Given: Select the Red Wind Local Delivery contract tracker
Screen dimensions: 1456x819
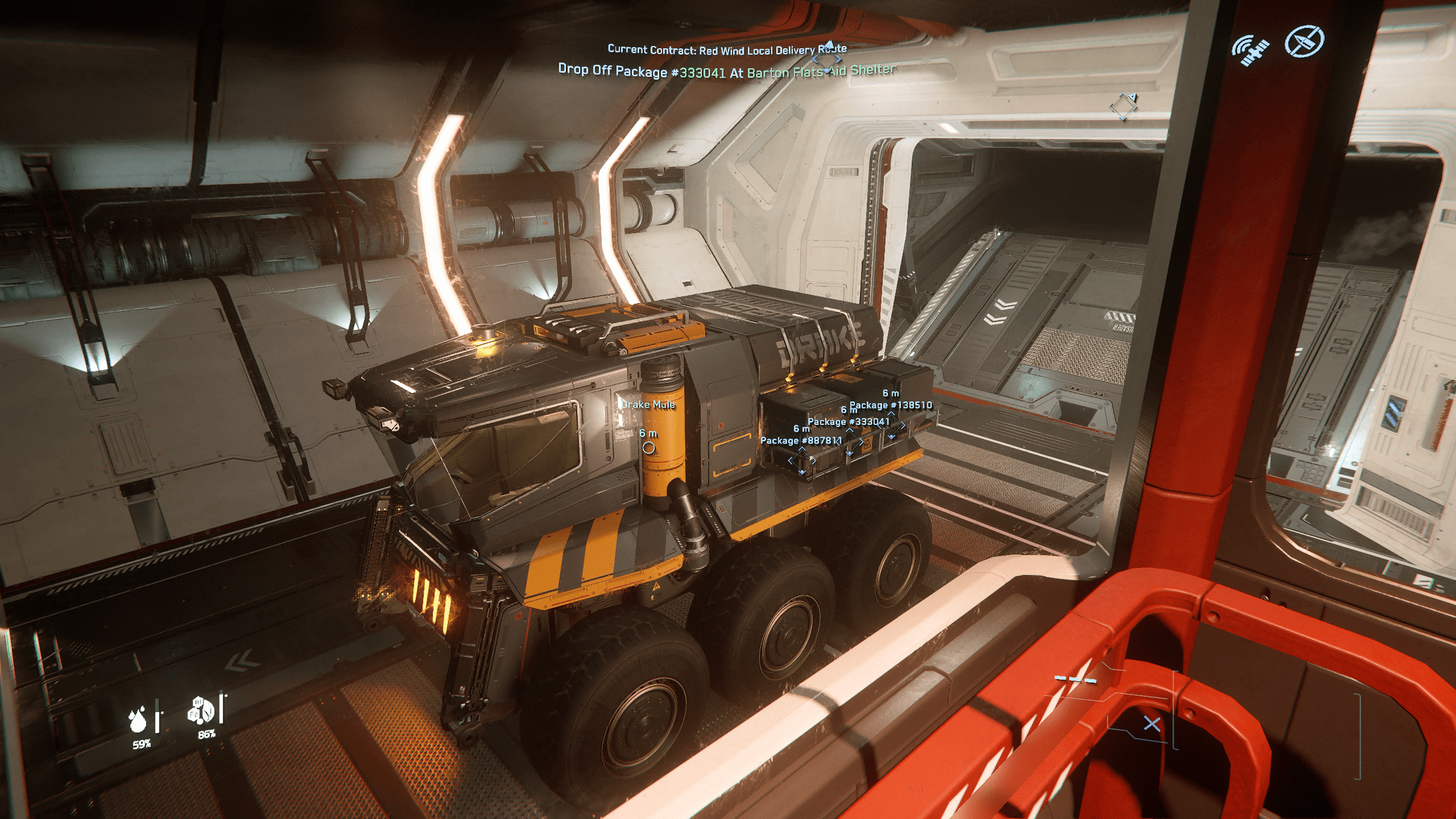Looking at the screenshot, I should point(727,50).
